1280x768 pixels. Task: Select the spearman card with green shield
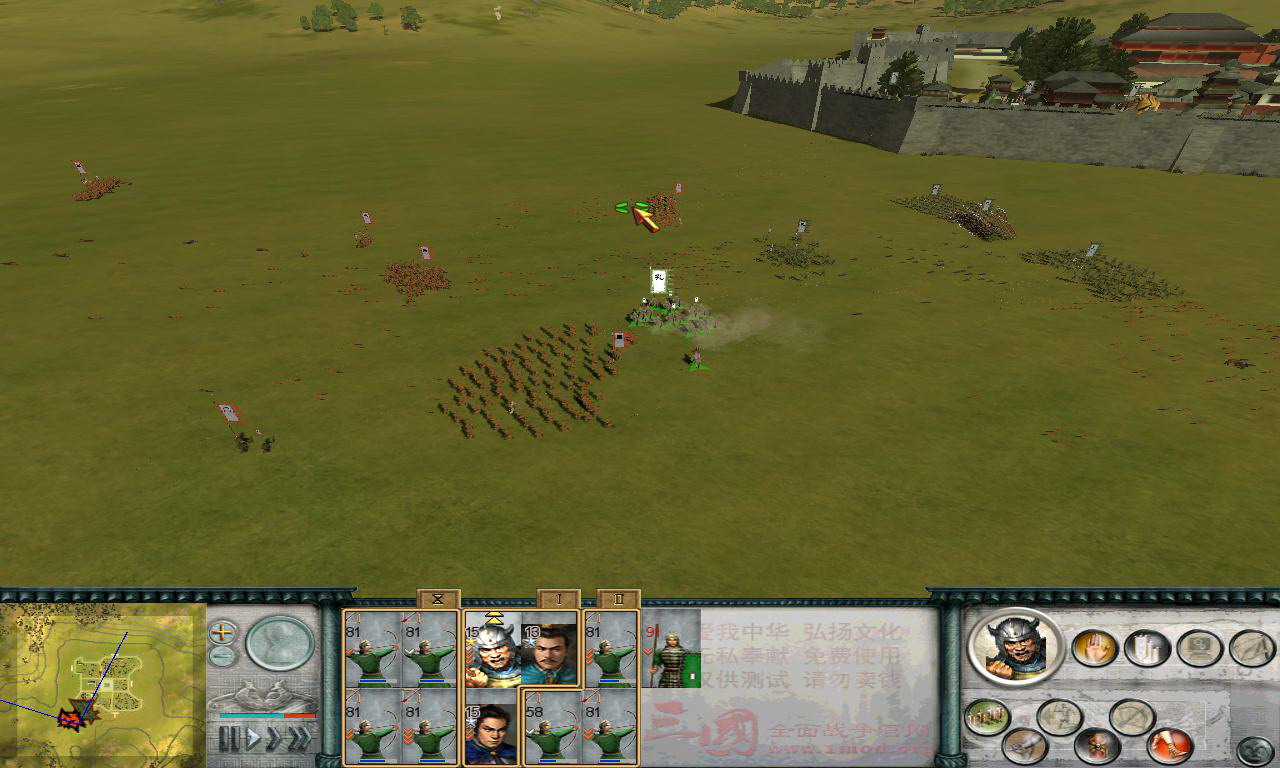(671, 650)
